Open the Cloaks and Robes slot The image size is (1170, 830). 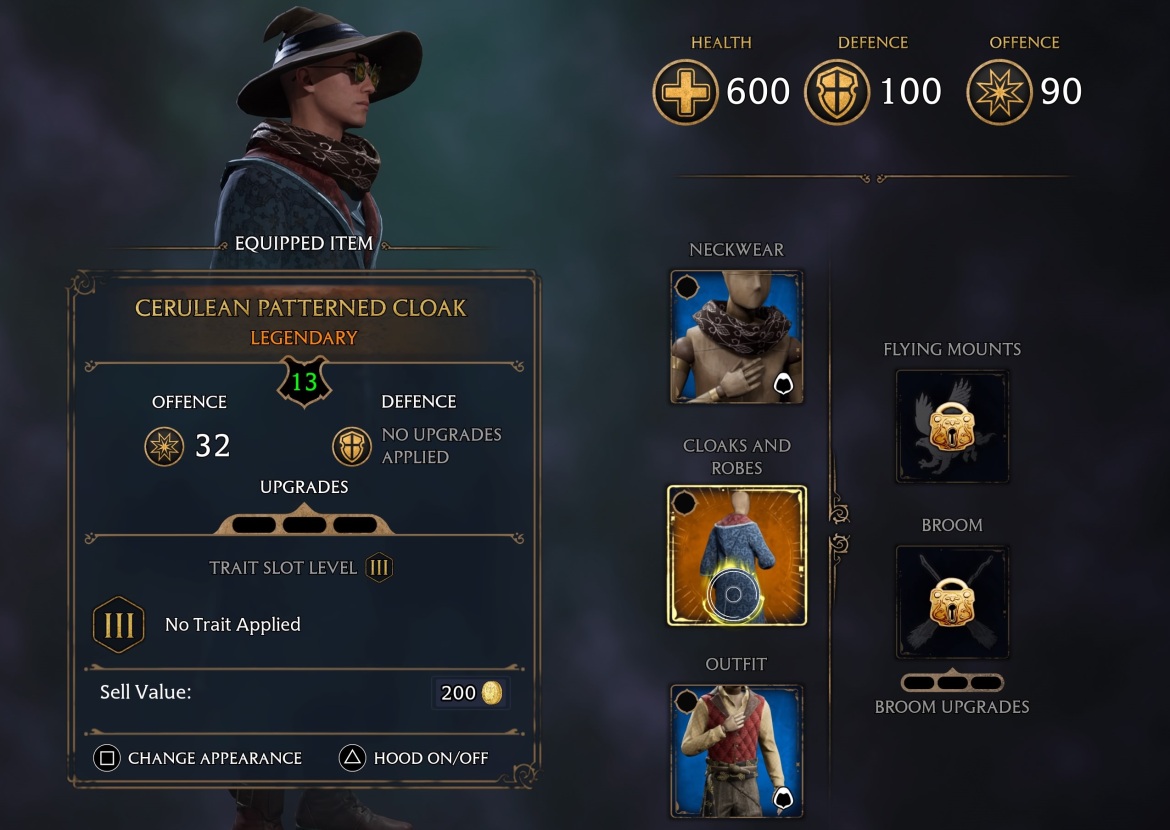[x=736, y=555]
